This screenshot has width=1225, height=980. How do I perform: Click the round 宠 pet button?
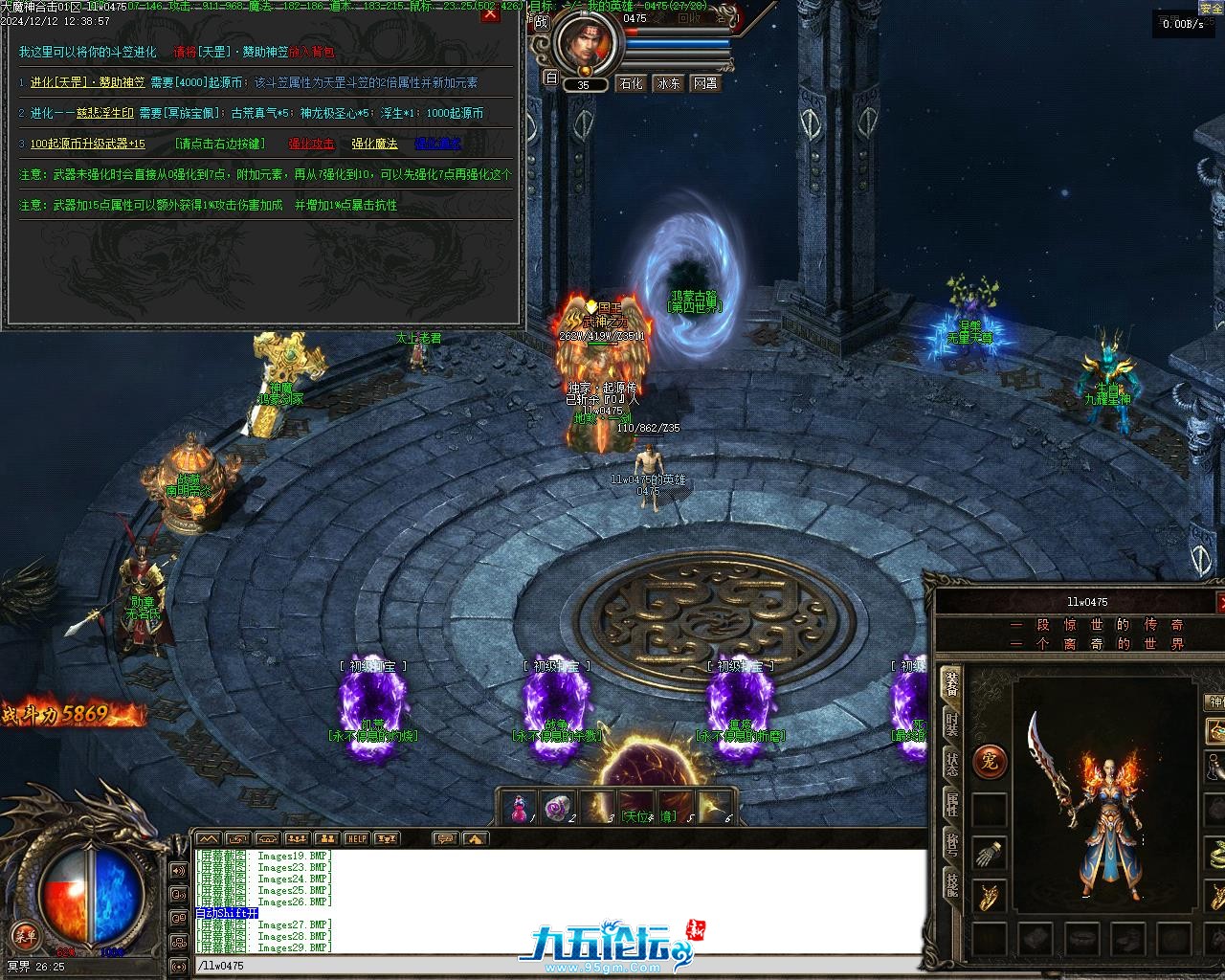pos(990,762)
